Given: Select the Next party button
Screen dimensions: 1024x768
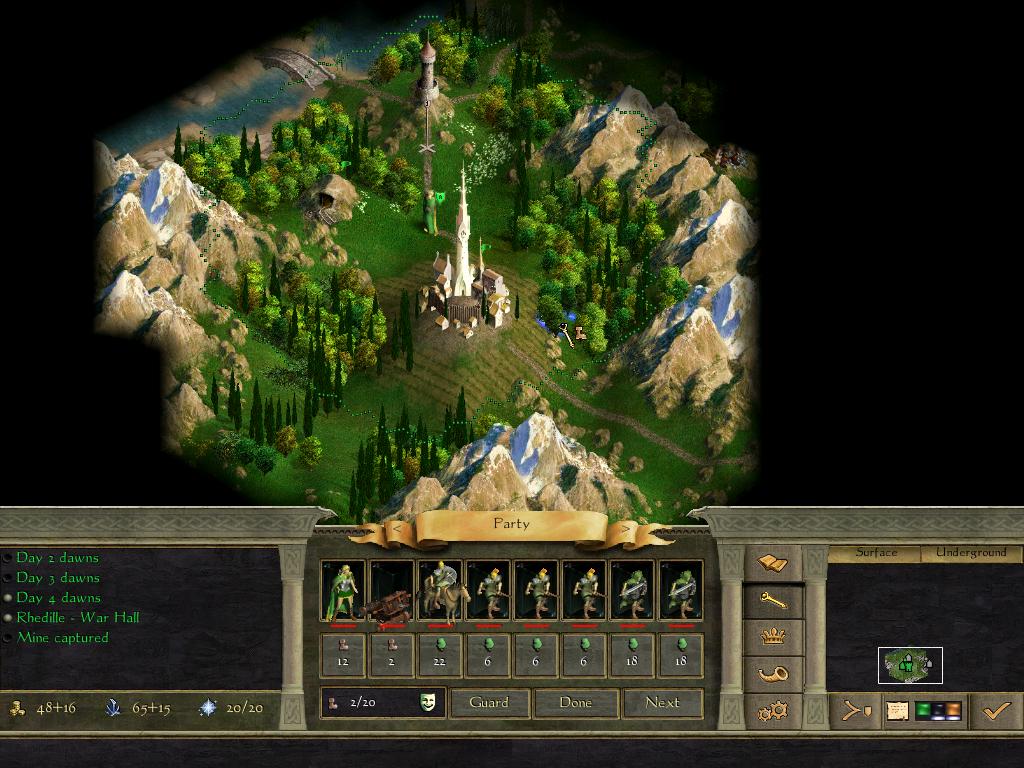Looking at the screenshot, I should pyautogui.click(x=662, y=703).
